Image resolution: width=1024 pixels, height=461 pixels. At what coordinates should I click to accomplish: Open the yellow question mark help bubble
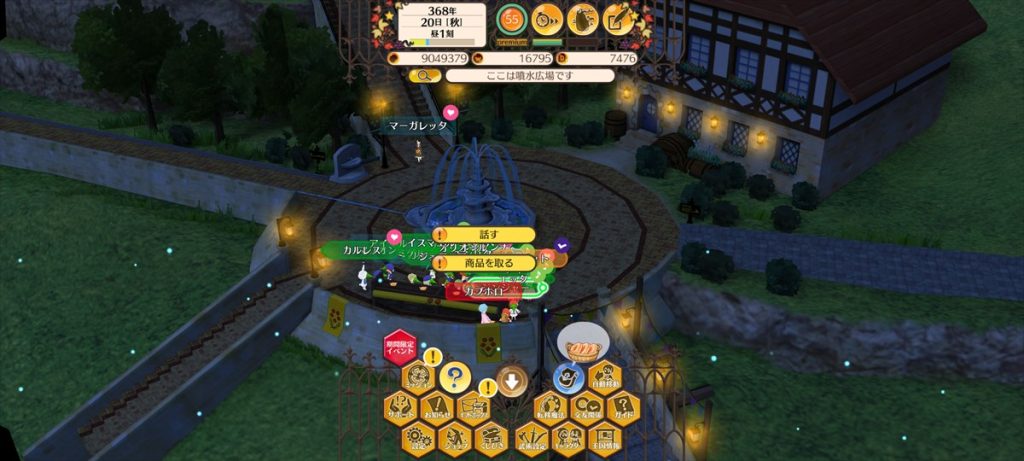[455, 377]
